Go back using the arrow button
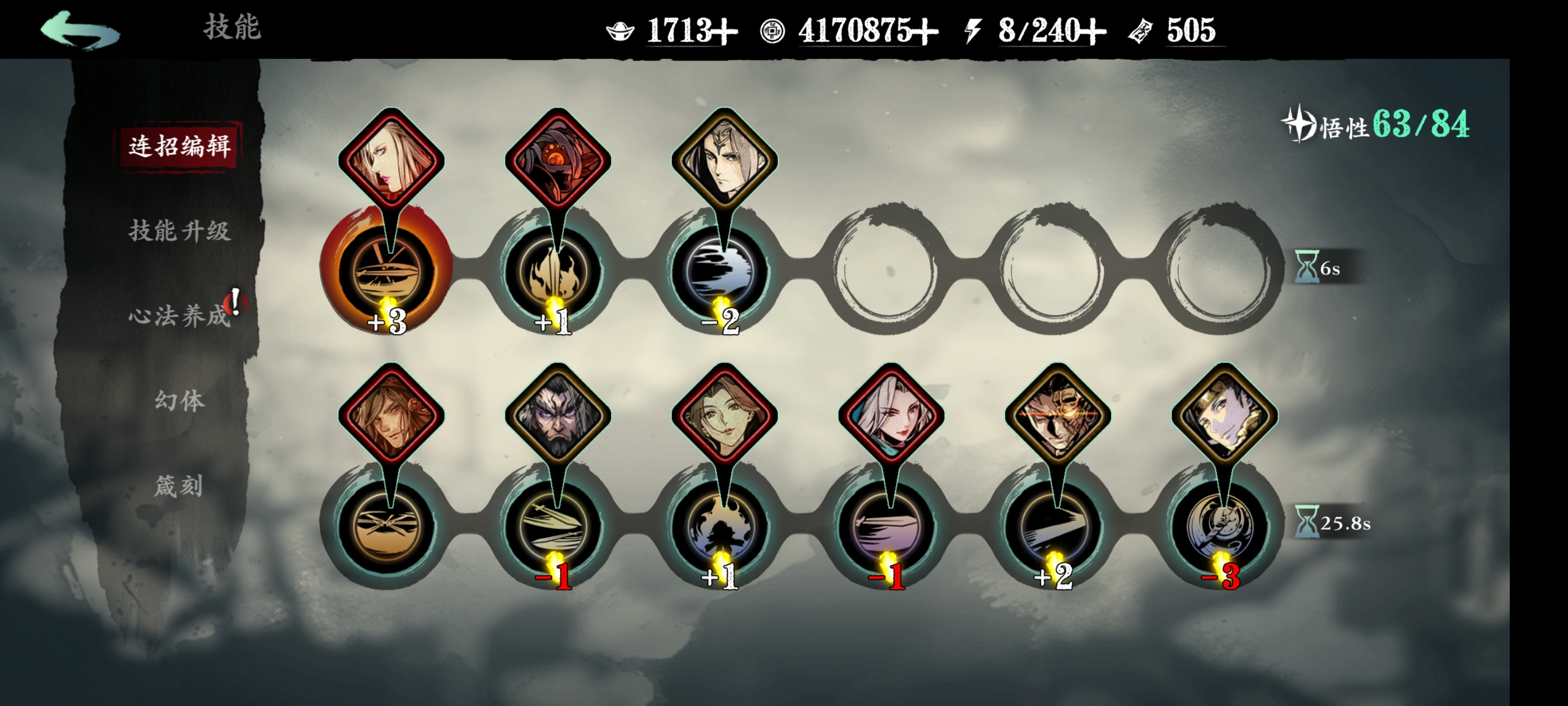 80,29
